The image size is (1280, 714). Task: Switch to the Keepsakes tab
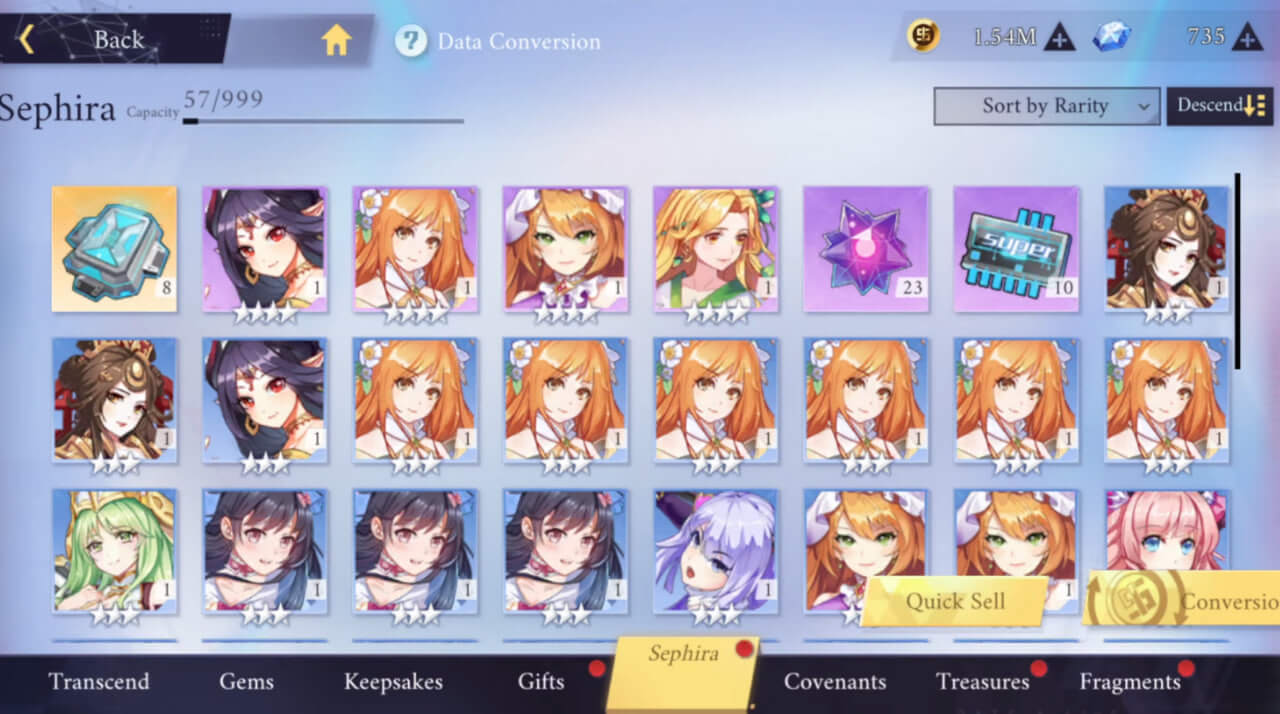pyautogui.click(x=393, y=682)
